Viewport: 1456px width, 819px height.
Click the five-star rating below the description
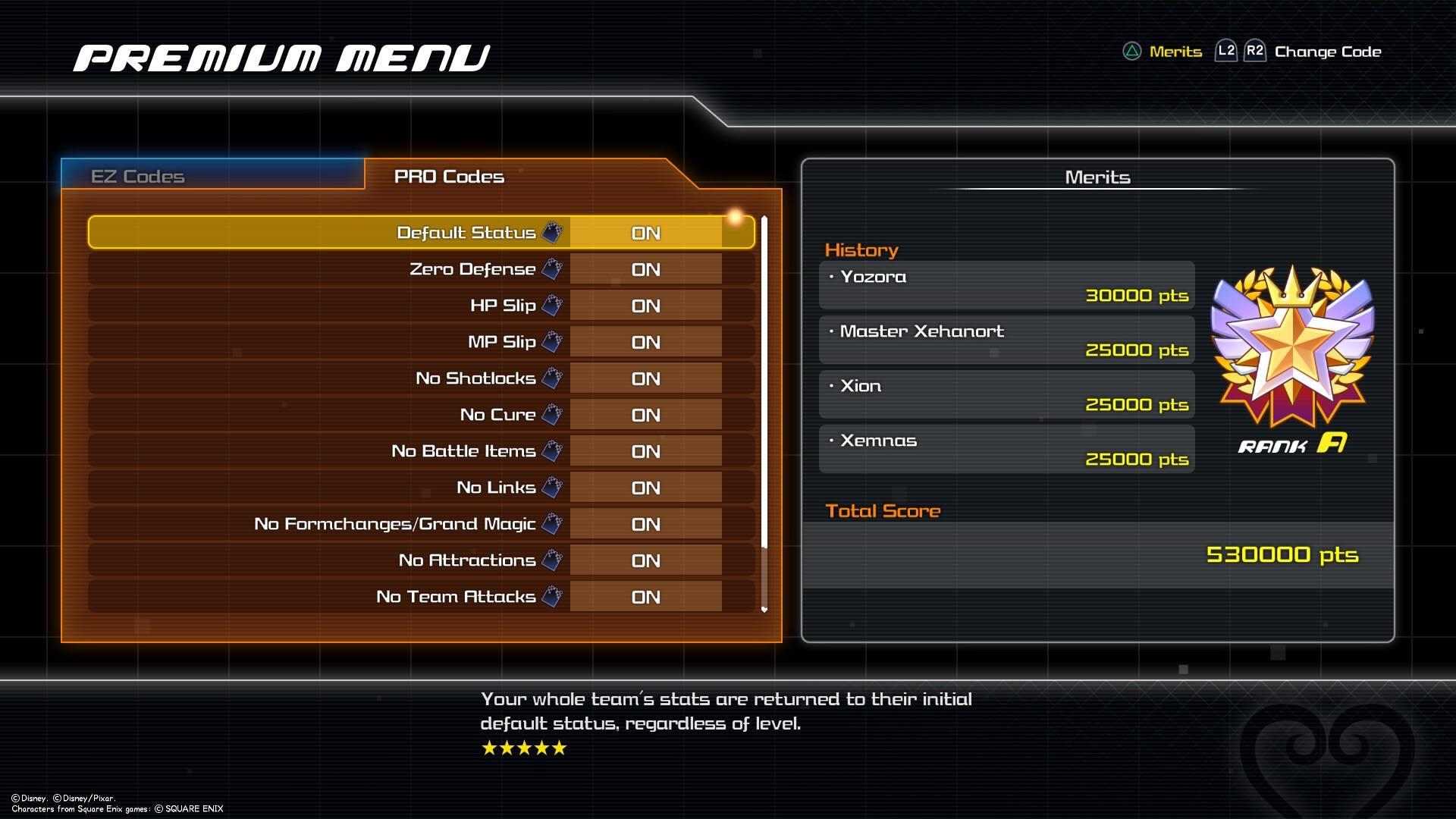[x=522, y=748]
